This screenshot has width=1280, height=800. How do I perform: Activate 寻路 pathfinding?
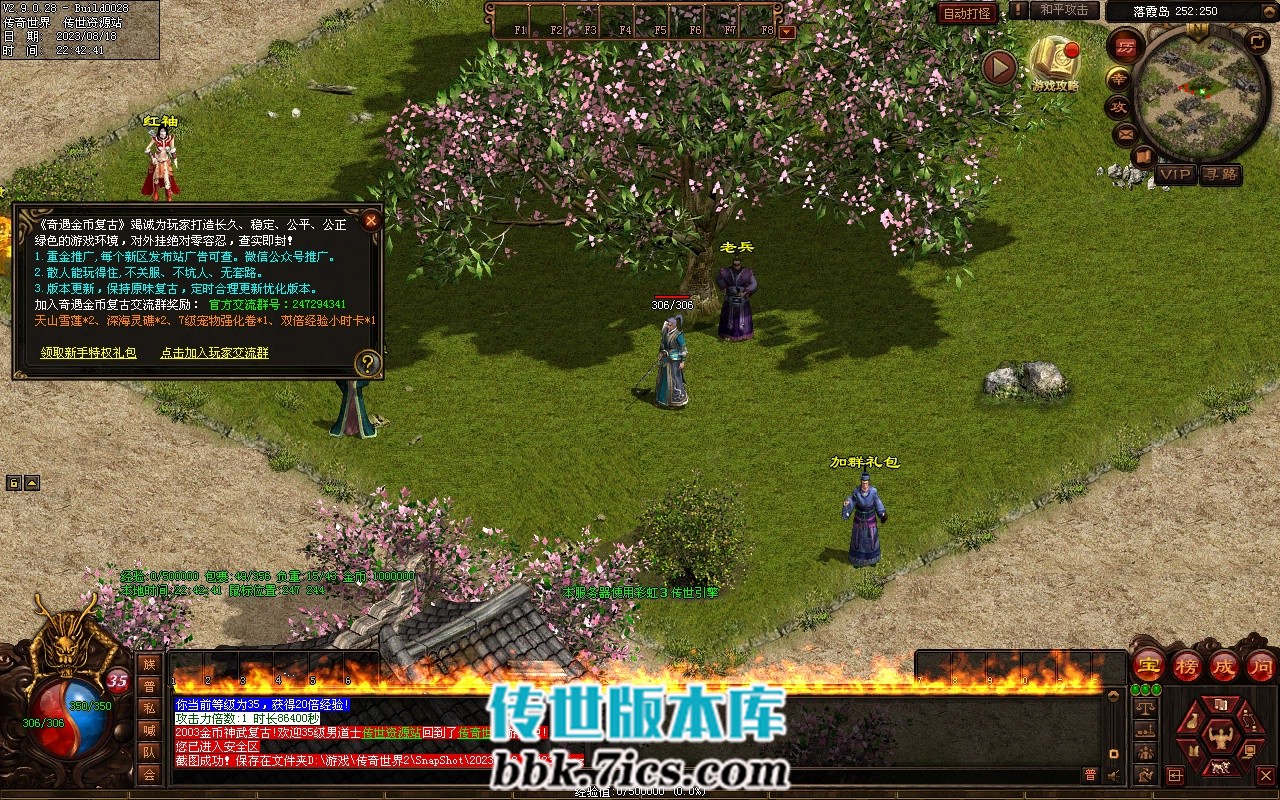tap(1220, 174)
